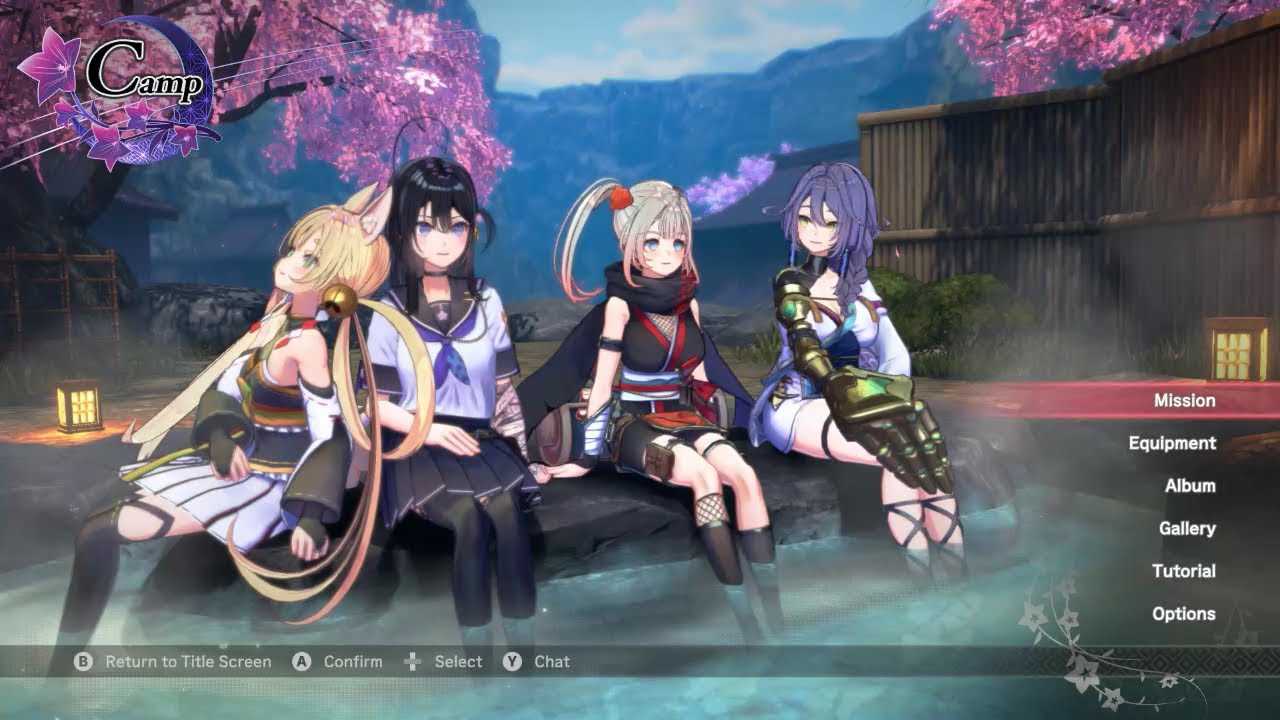1280x720 pixels.
Task: Open the Options menu
Action: tap(1183, 614)
